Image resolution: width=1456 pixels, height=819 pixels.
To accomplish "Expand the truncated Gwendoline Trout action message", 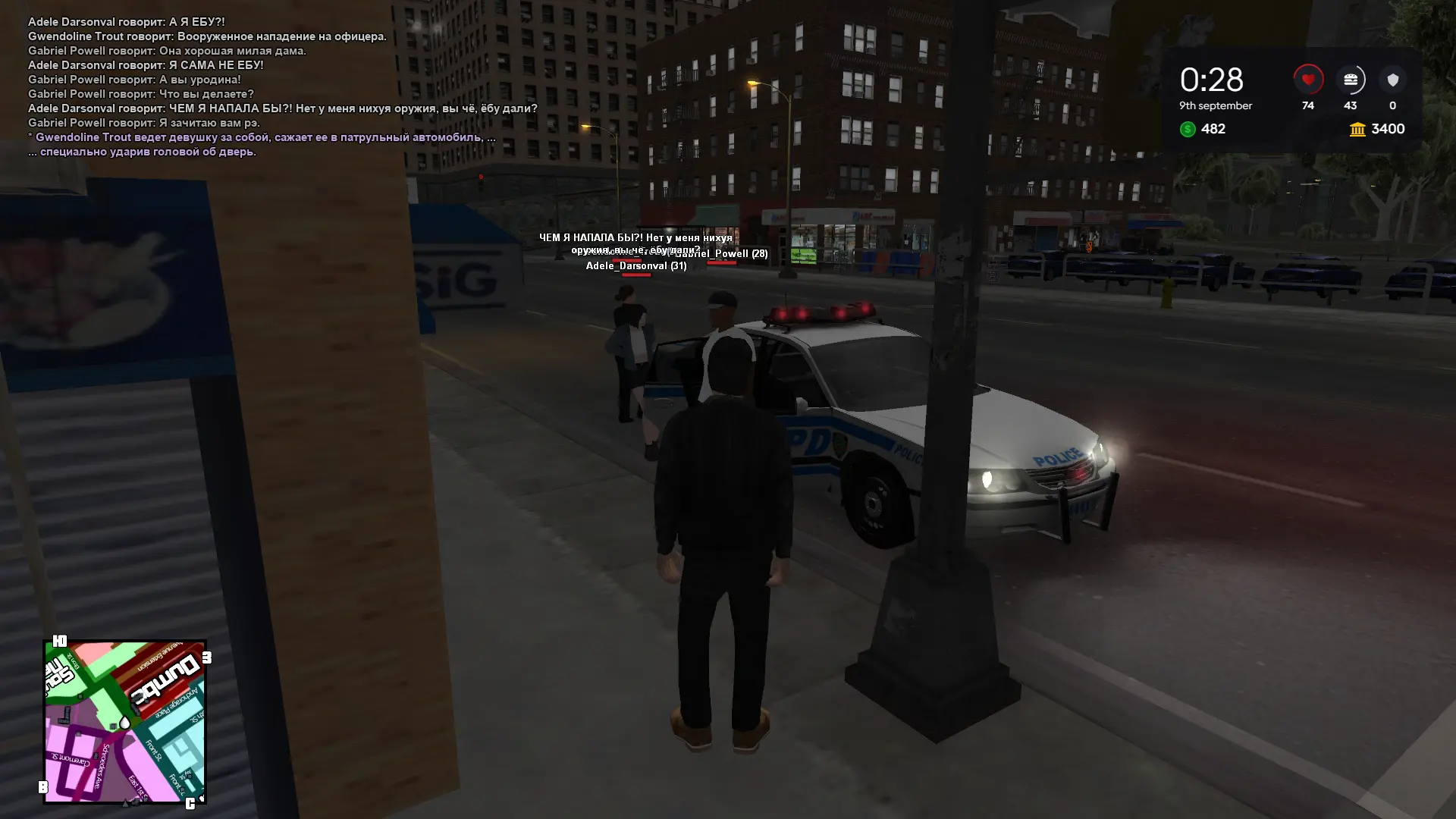I will [262, 137].
